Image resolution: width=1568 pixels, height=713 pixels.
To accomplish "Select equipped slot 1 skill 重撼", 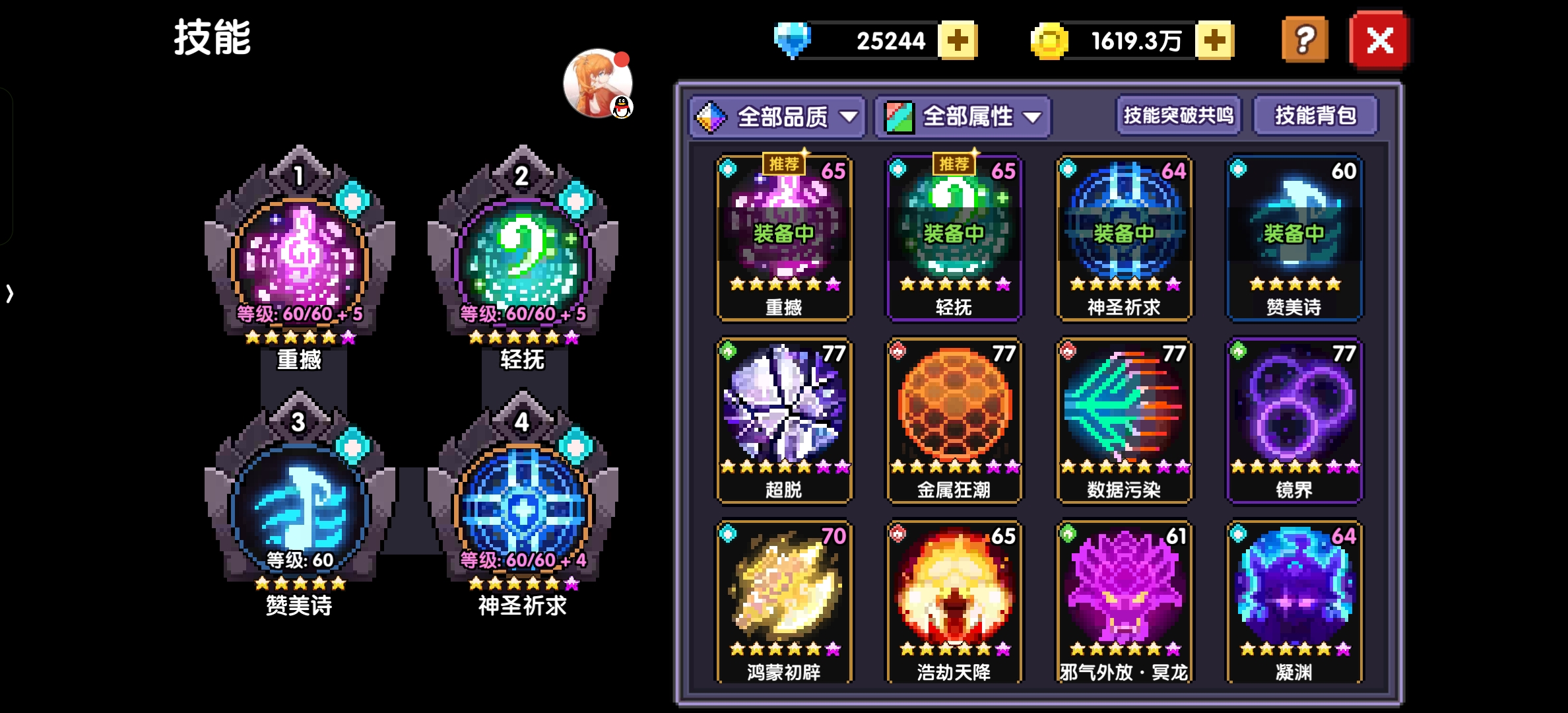I will coord(300,257).
